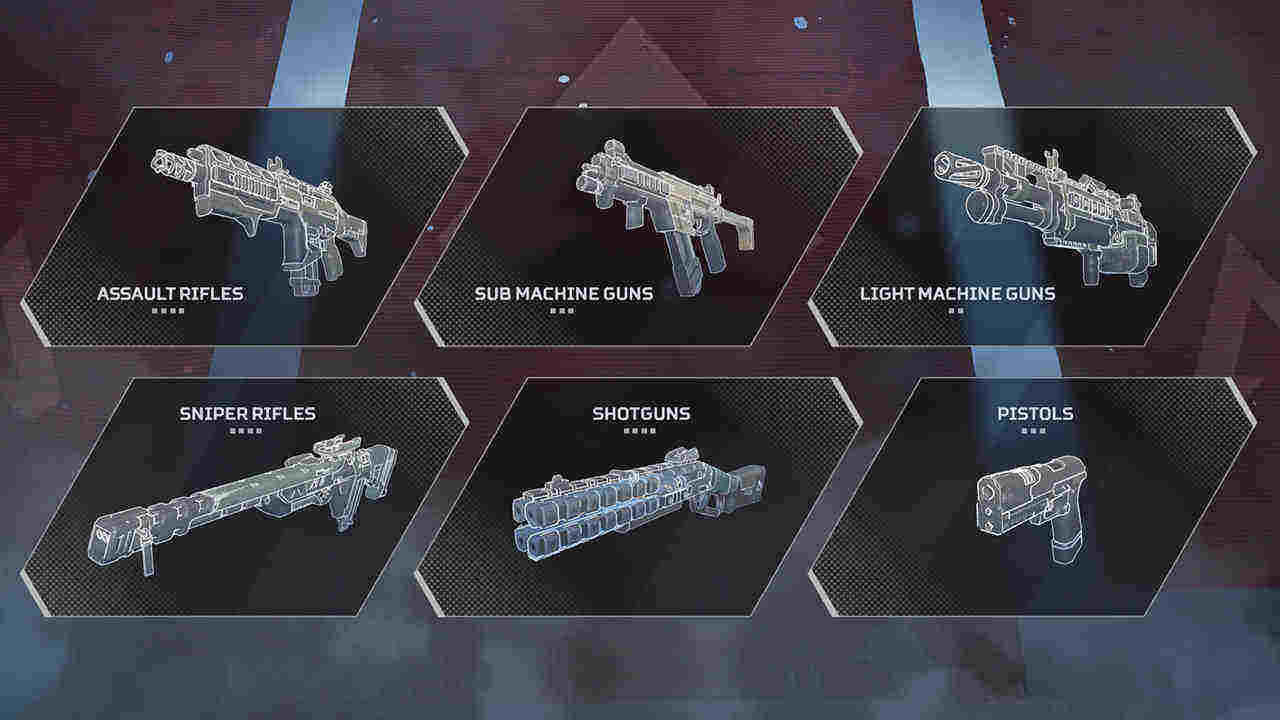Select the SUB MACHINE GUNS heading
This screenshot has width=1280, height=720.
point(564,293)
